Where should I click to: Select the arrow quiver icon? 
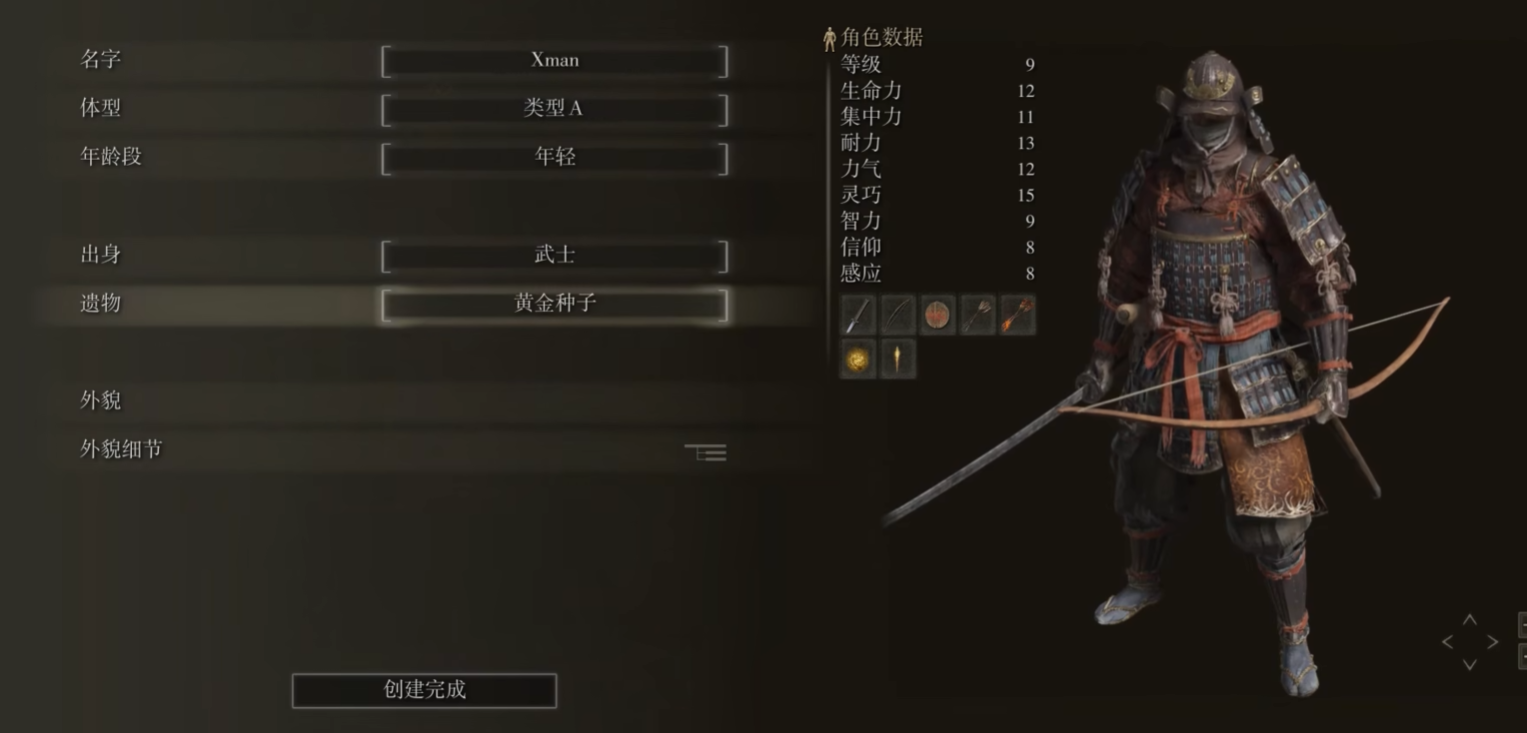click(x=977, y=313)
